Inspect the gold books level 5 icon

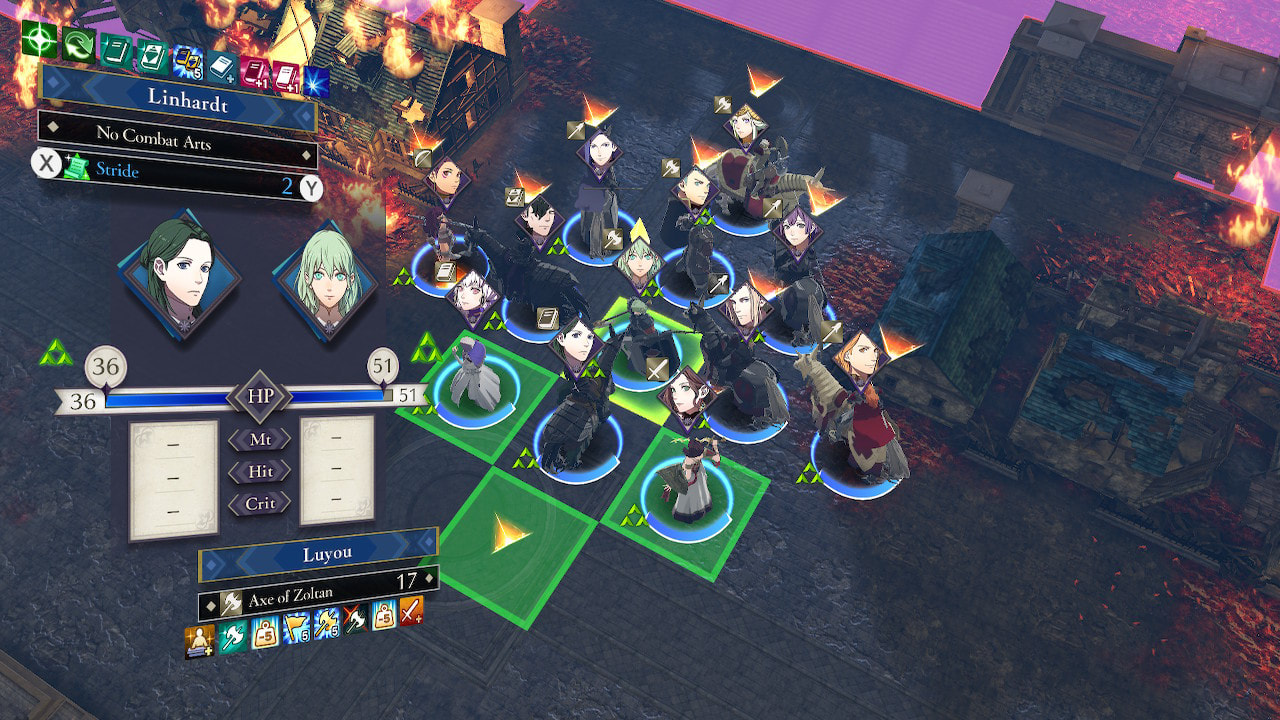pyautogui.click(x=188, y=63)
